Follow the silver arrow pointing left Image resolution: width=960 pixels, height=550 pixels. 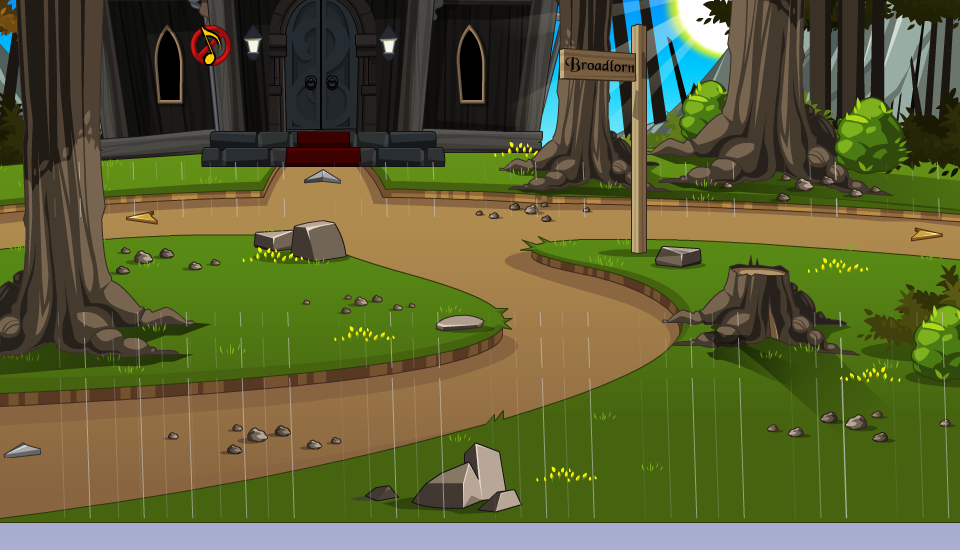pos(22,451)
